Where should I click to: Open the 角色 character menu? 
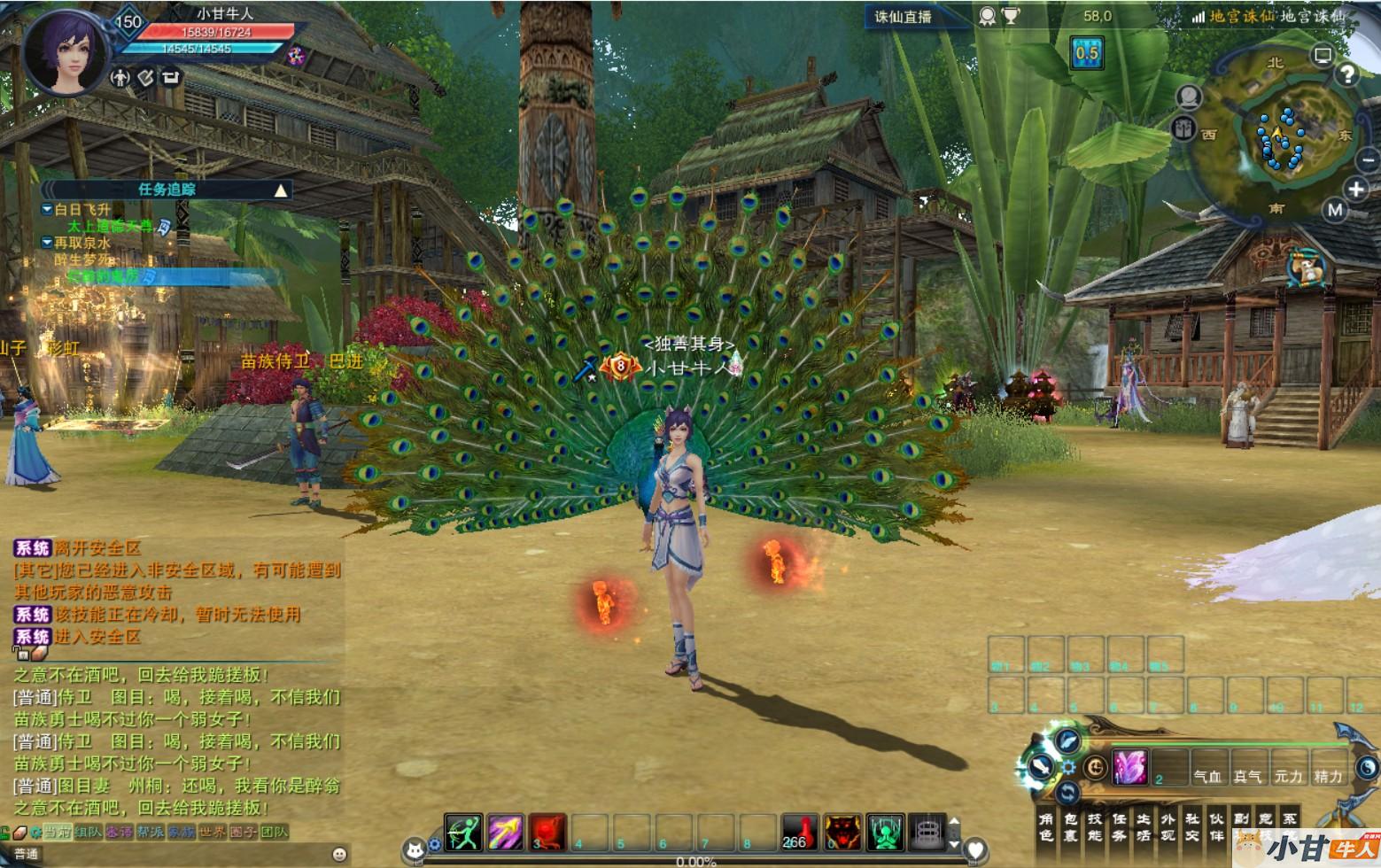1046,826
